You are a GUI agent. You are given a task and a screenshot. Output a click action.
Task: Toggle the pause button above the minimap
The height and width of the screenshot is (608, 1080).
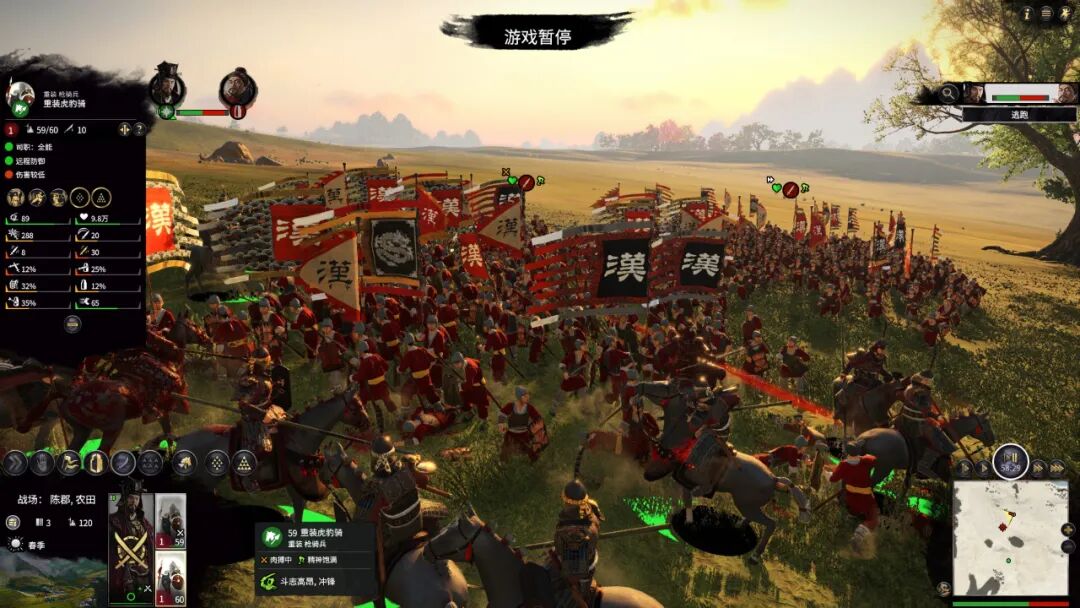tap(1010, 462)
